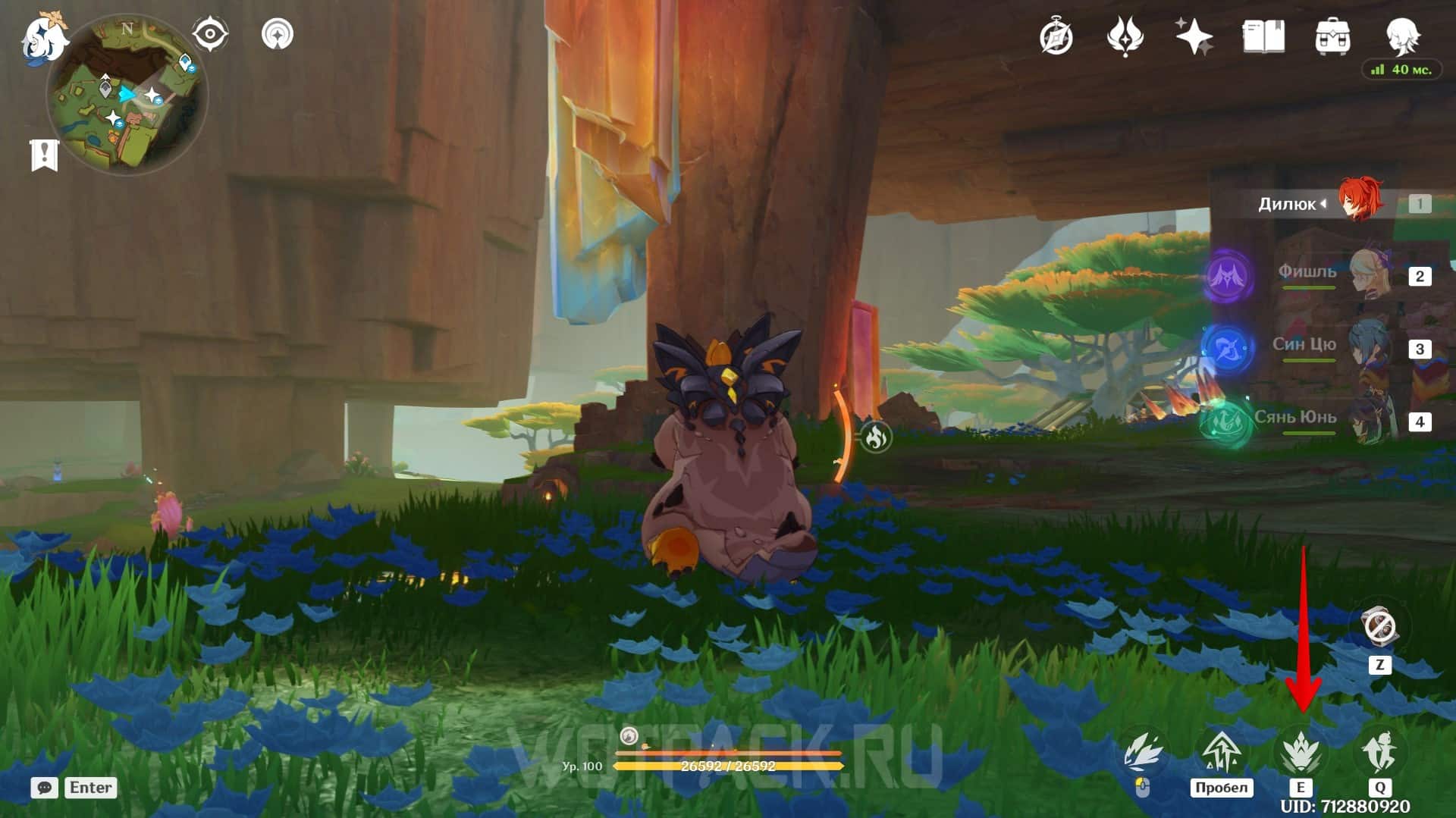The image size is (1456, 818).
Task: Use the elemental burst ability
Action: coord(1379,751)
